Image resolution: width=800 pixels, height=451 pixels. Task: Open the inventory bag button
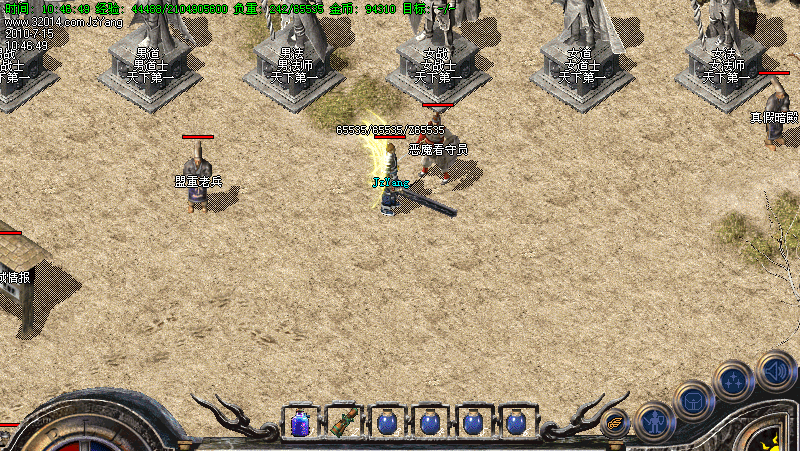tap(695, 401)
